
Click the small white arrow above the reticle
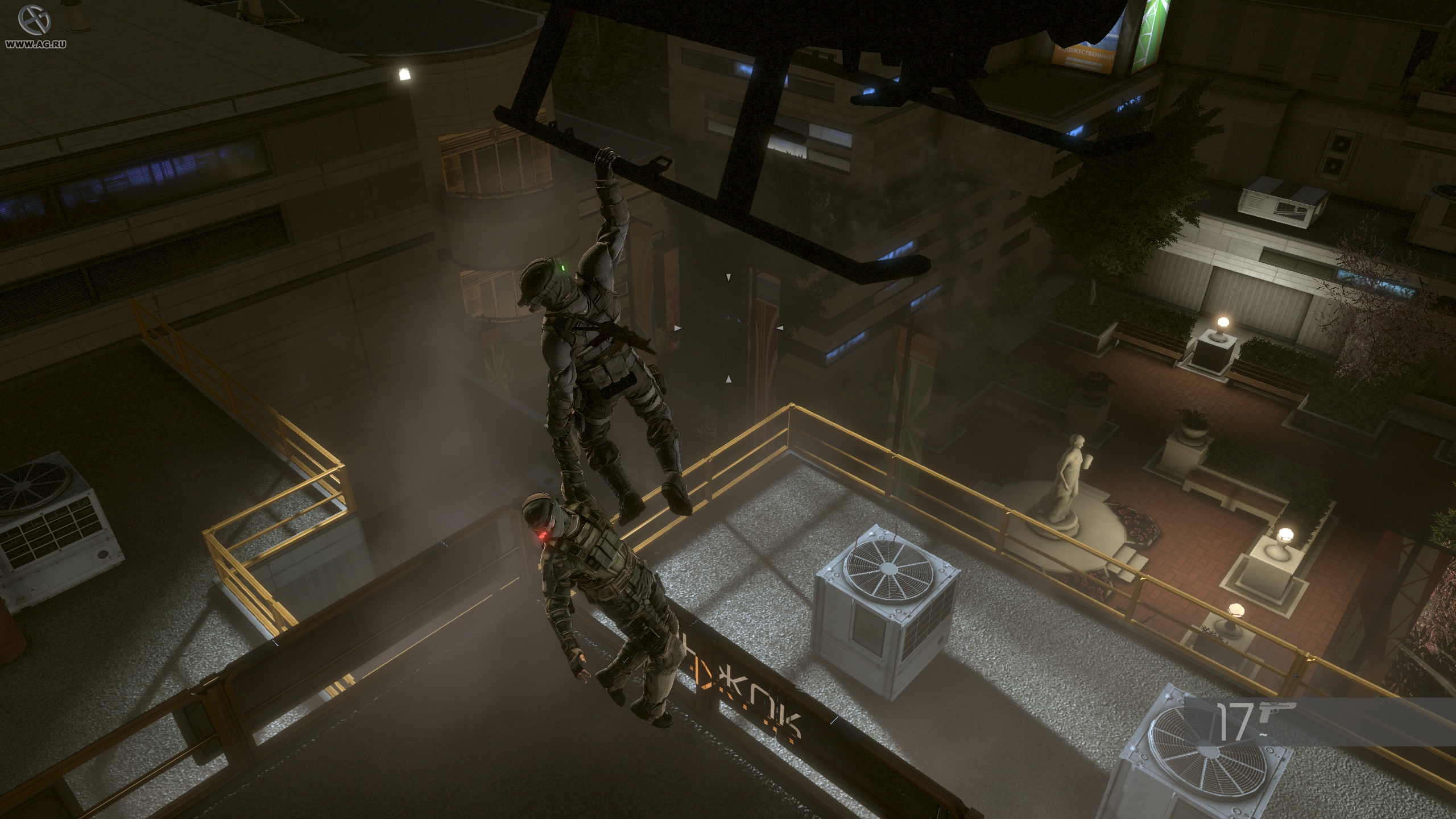click(729, 278)
